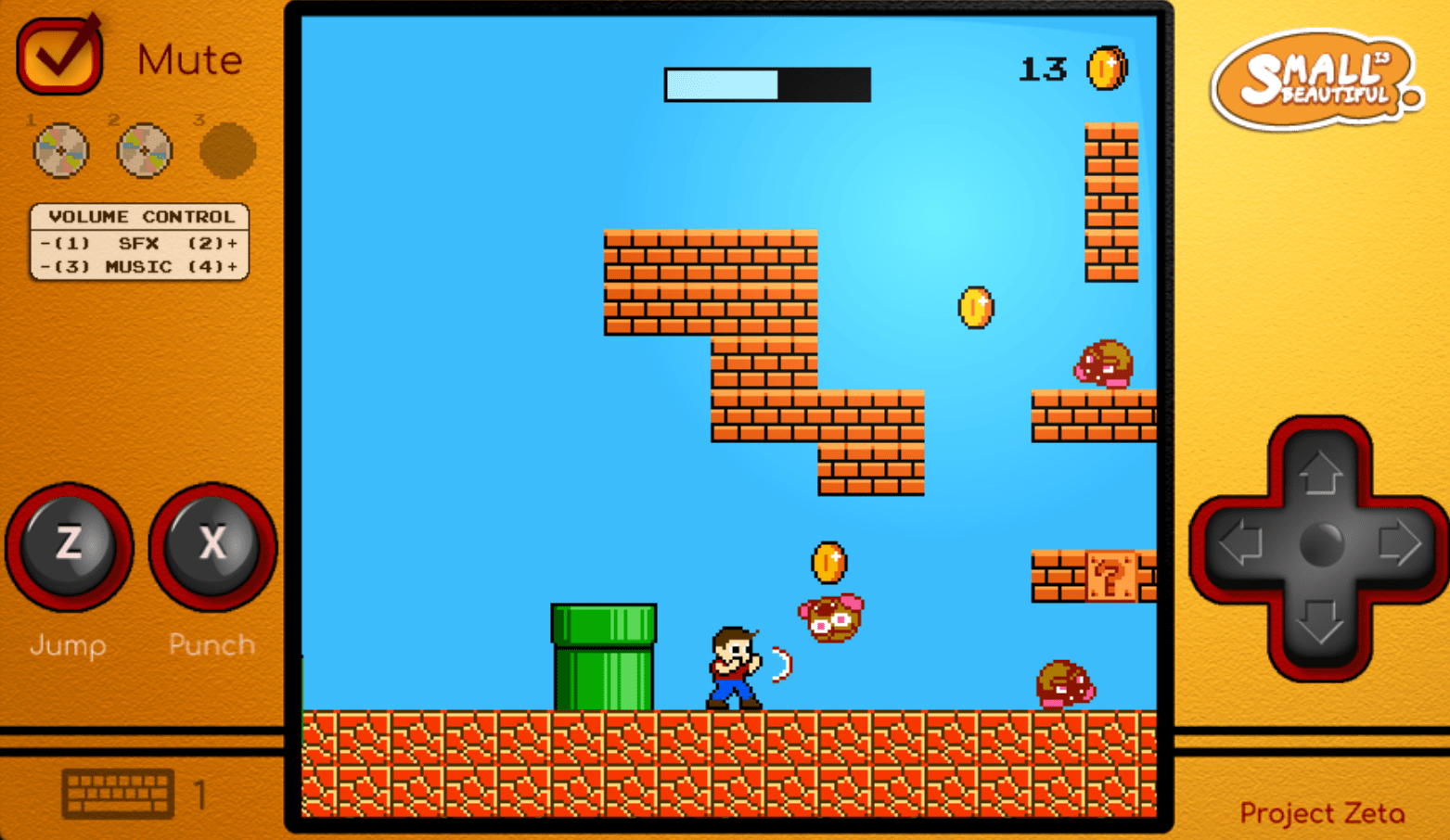This screenshot has height=840, width=1450.
Task: Select the level 2 disc icon
Action: pyautogui.click(x=144, y=150)
